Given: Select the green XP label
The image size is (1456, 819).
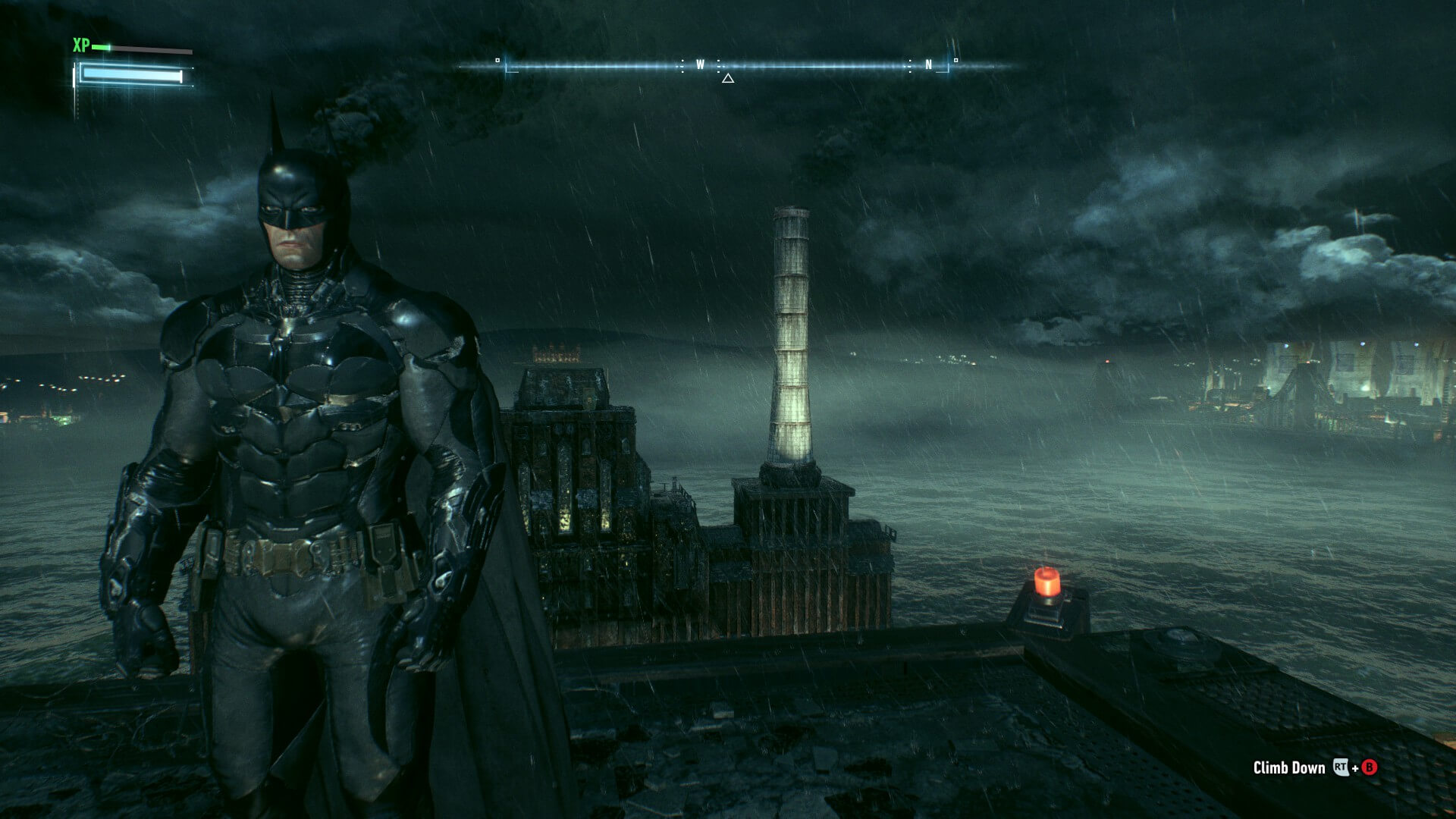Looking at the screenshot, I should [x=80, y=45].
